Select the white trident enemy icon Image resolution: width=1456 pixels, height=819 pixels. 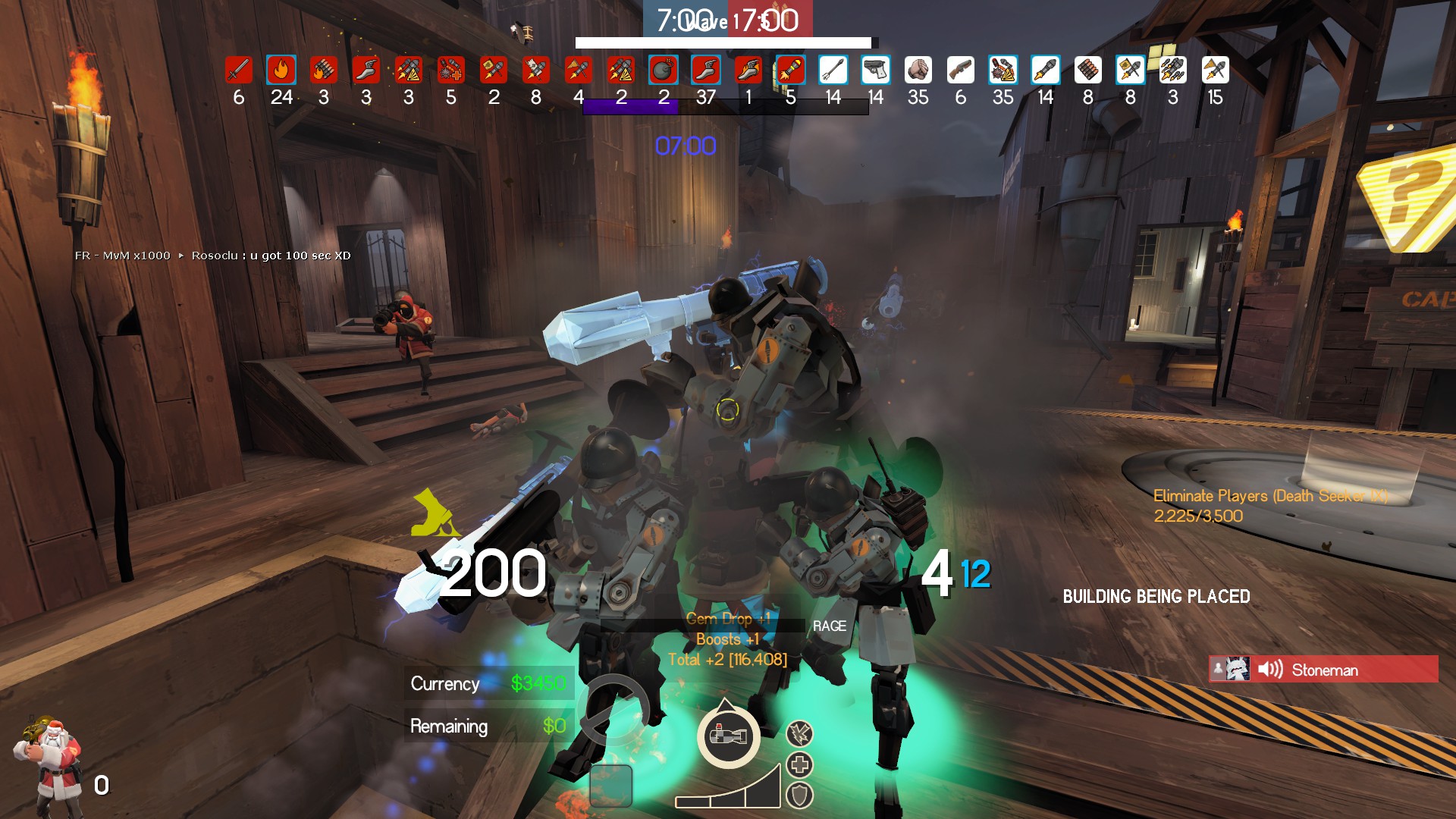pyautogui.click(x=833, y=71)
